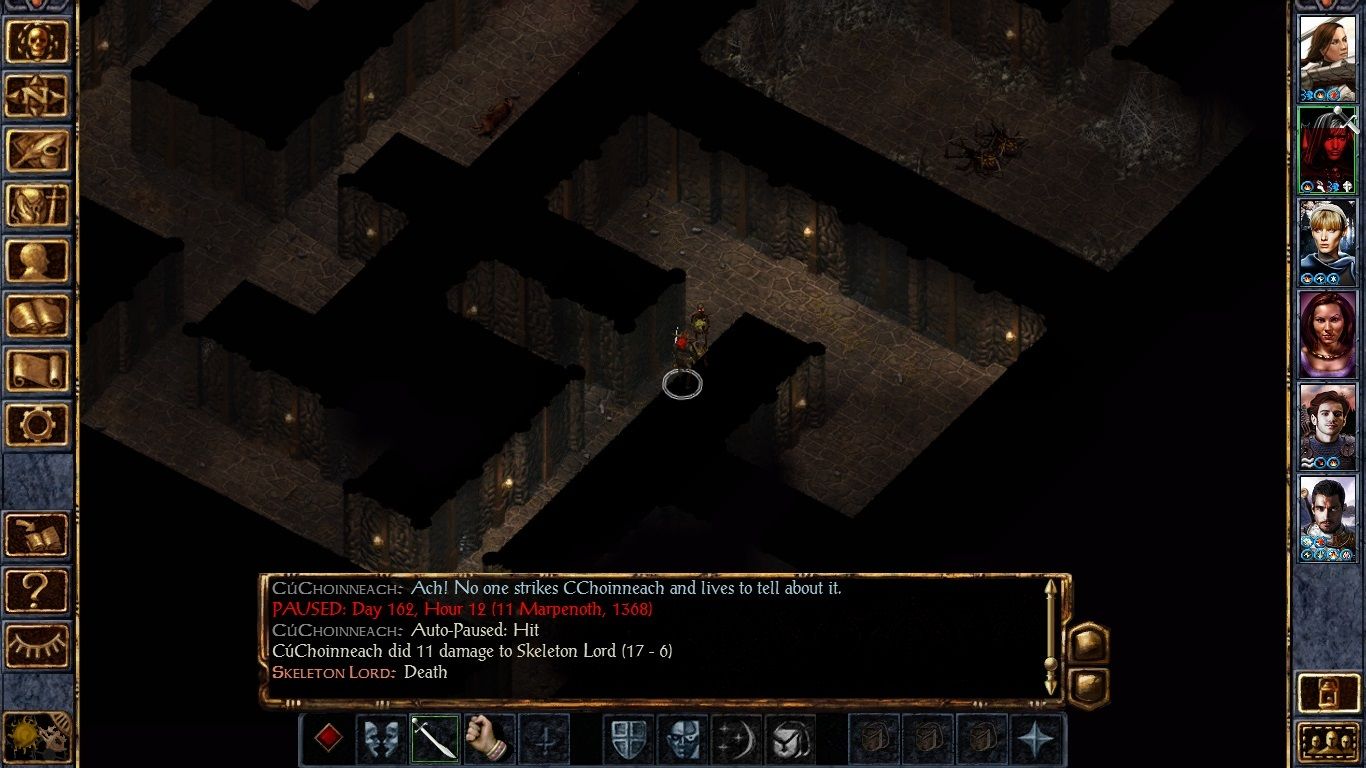Open the inventory screen button
This screenshot has height=768, width=1366.
(x=38, y=206)
